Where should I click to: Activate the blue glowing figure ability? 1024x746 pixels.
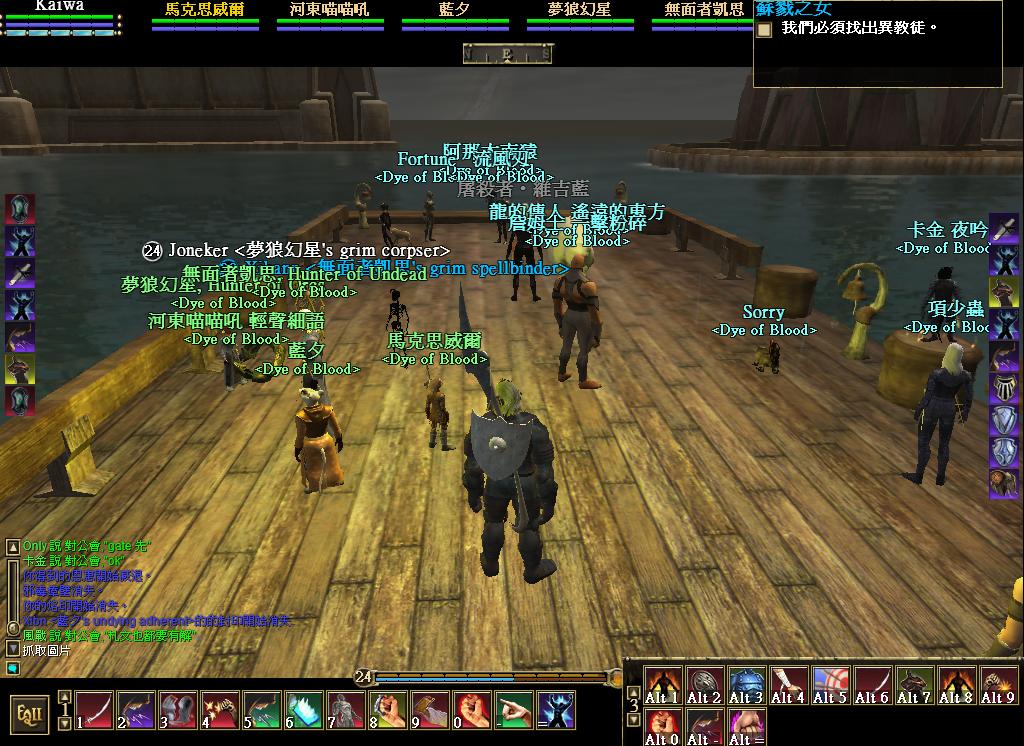tap(557, 709)
